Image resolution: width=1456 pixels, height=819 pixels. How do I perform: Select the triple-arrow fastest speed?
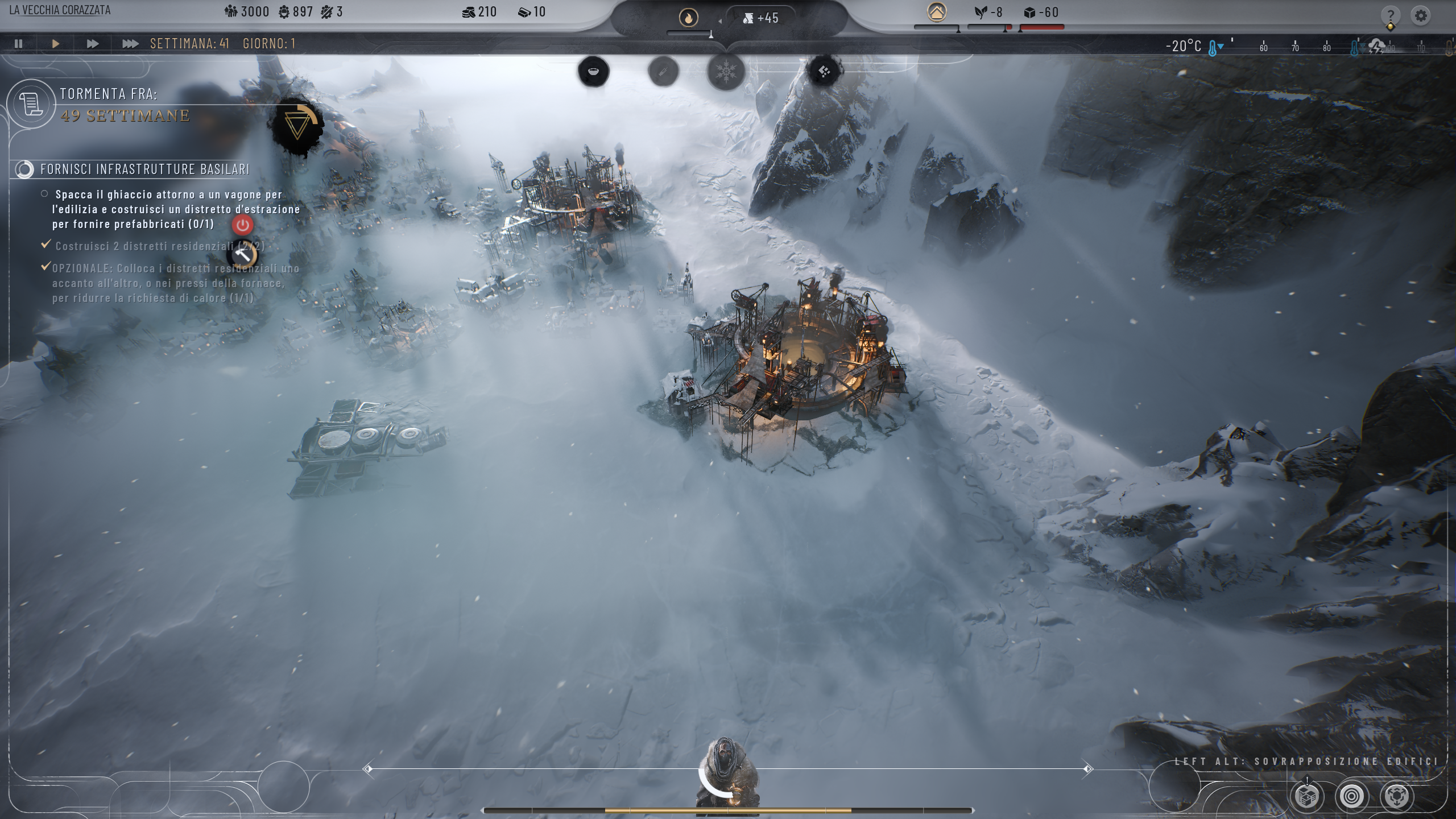[130, 44]
